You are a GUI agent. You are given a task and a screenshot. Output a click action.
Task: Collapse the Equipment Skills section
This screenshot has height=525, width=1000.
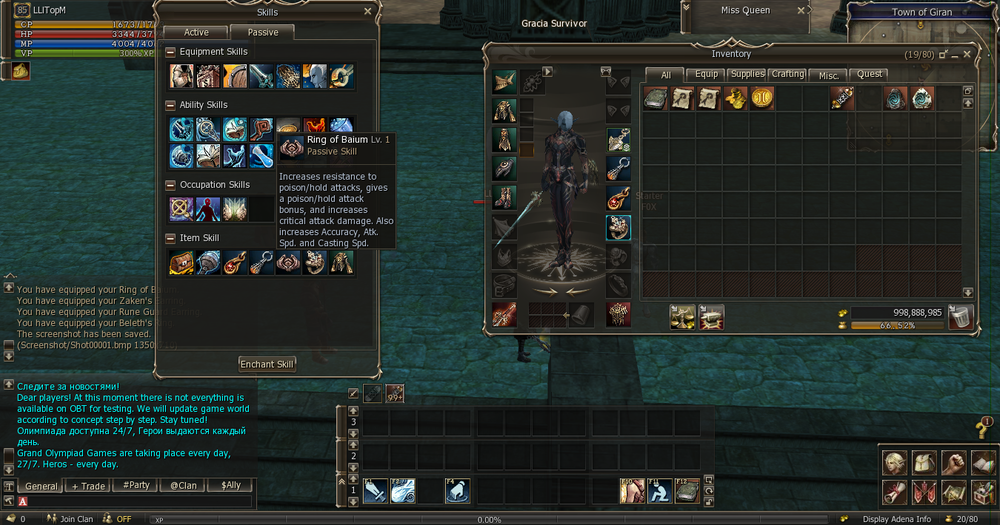(171, 52)
